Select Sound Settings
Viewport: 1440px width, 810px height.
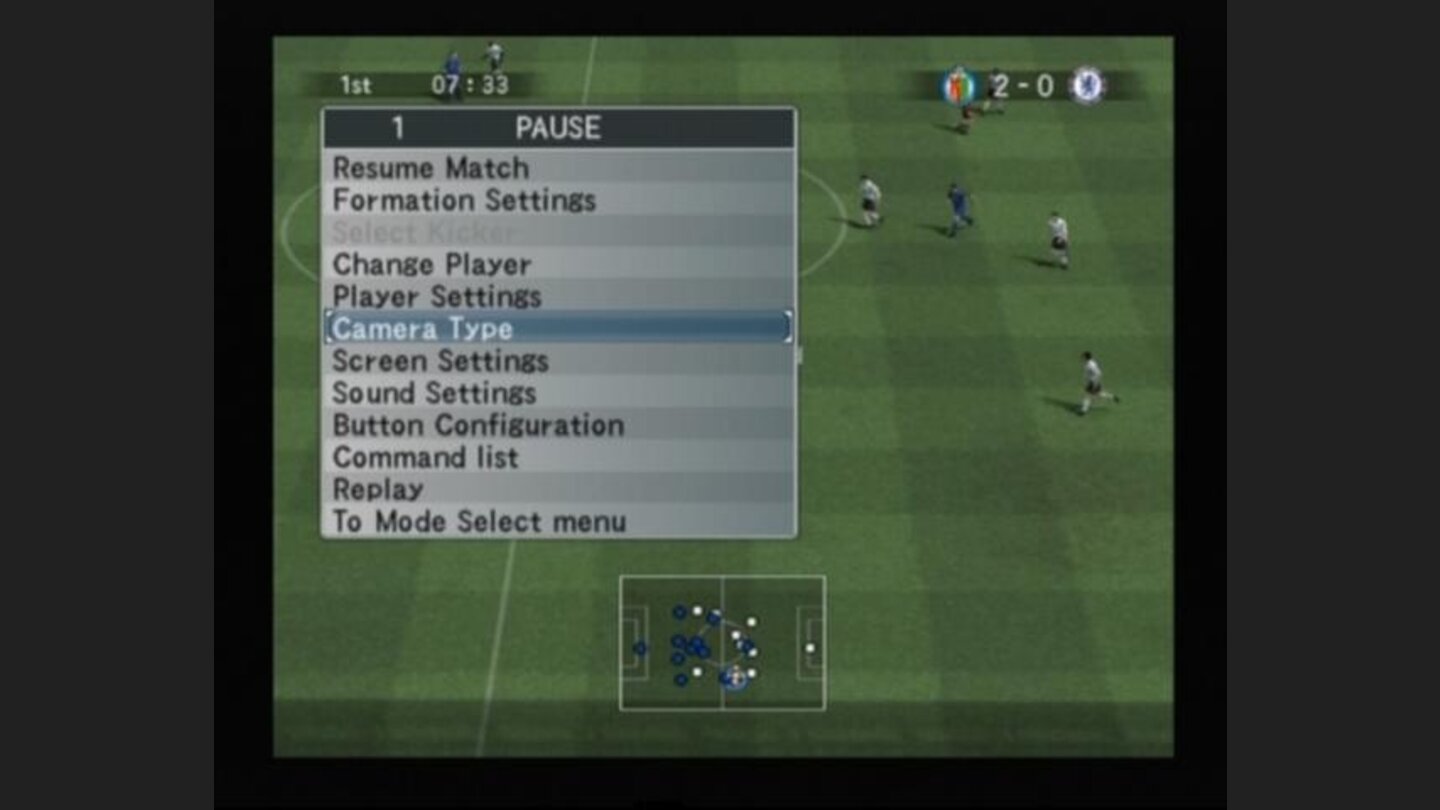[x=434, y=393]
